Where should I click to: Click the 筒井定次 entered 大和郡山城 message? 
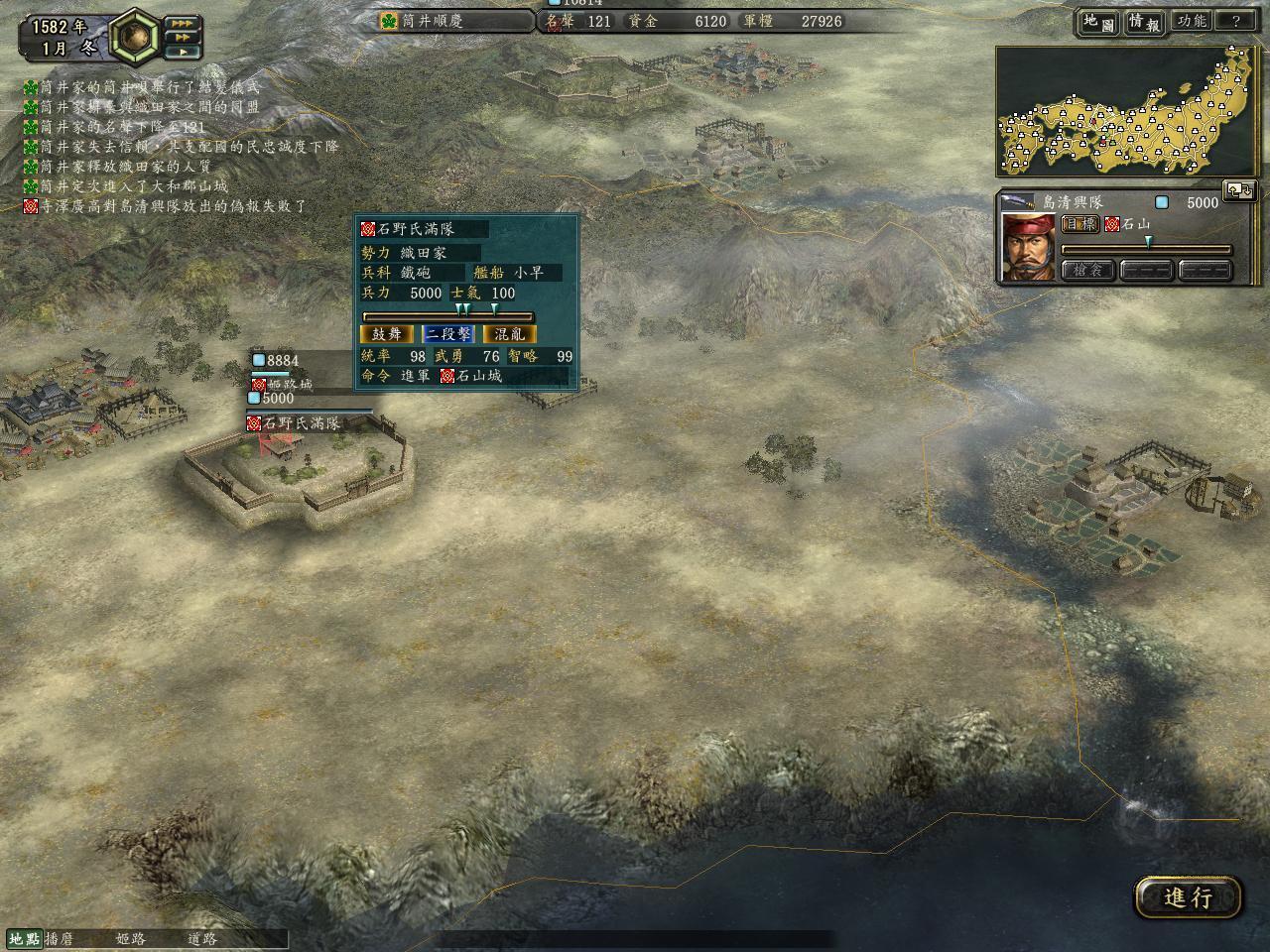127,186
